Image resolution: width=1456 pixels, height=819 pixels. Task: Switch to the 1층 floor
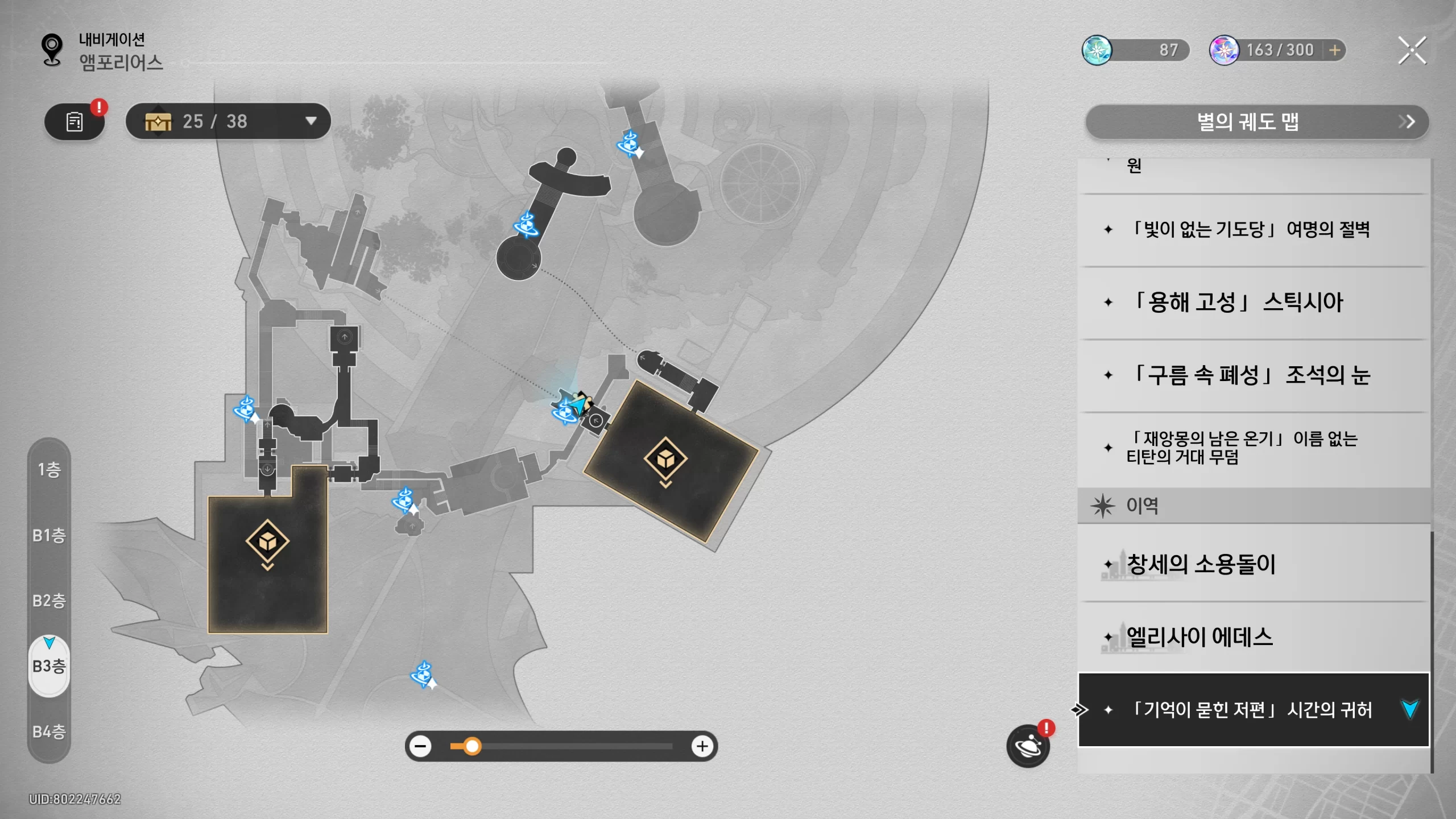[49, 470]
